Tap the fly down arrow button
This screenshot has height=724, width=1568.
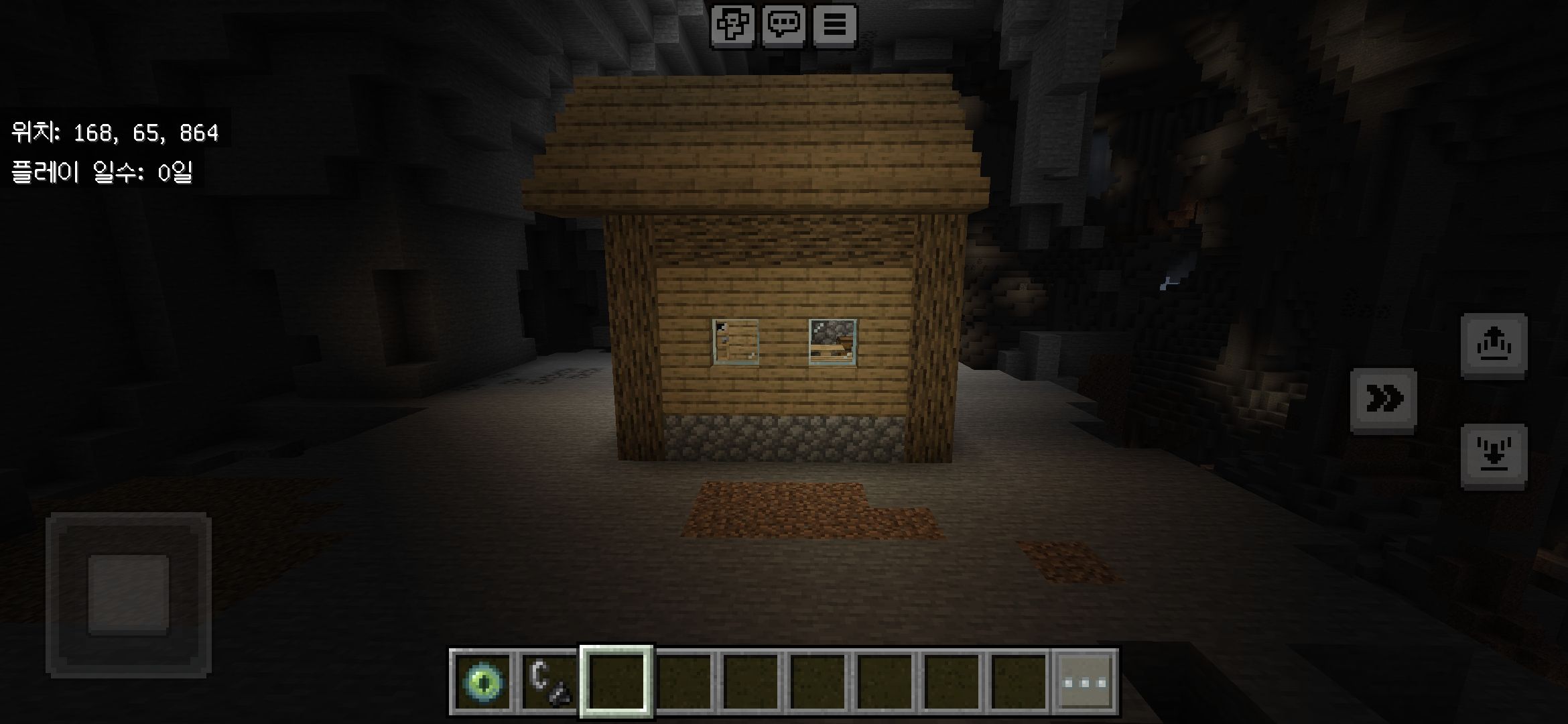pos(1494,456)
